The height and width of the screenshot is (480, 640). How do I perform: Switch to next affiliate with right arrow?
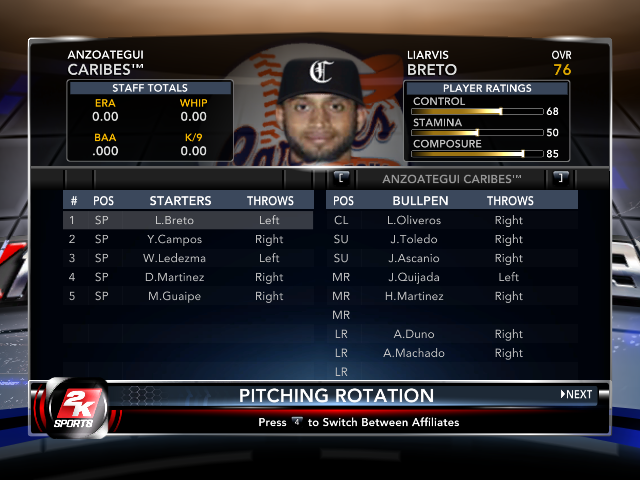coord(560,178)
